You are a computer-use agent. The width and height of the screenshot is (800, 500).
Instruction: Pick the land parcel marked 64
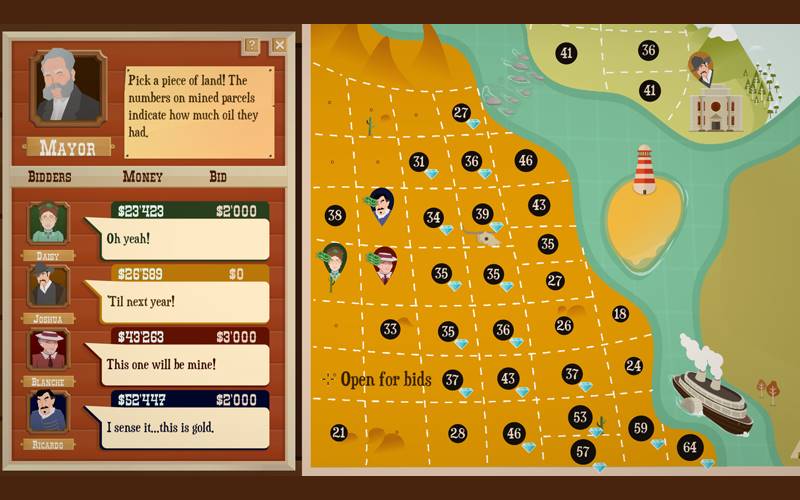pyautogui.click(x=689, y=446)
